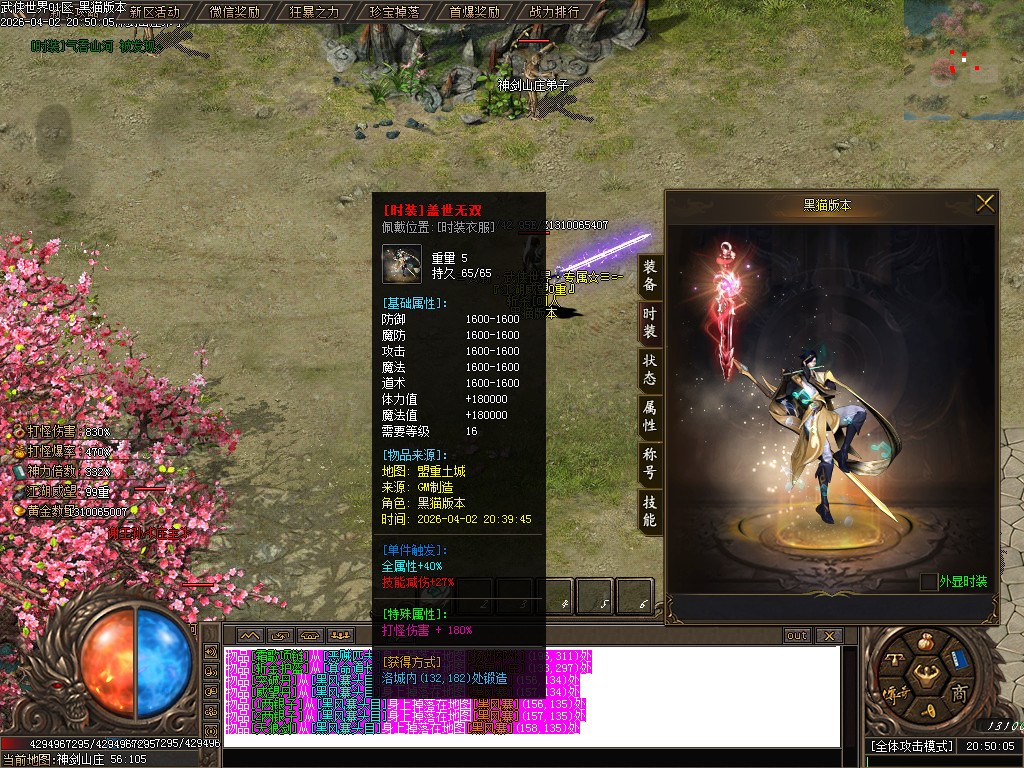Screen dimensions: 1024x768
Task: Toggle the 外显时装 checkbox
Action: point(929,581)
